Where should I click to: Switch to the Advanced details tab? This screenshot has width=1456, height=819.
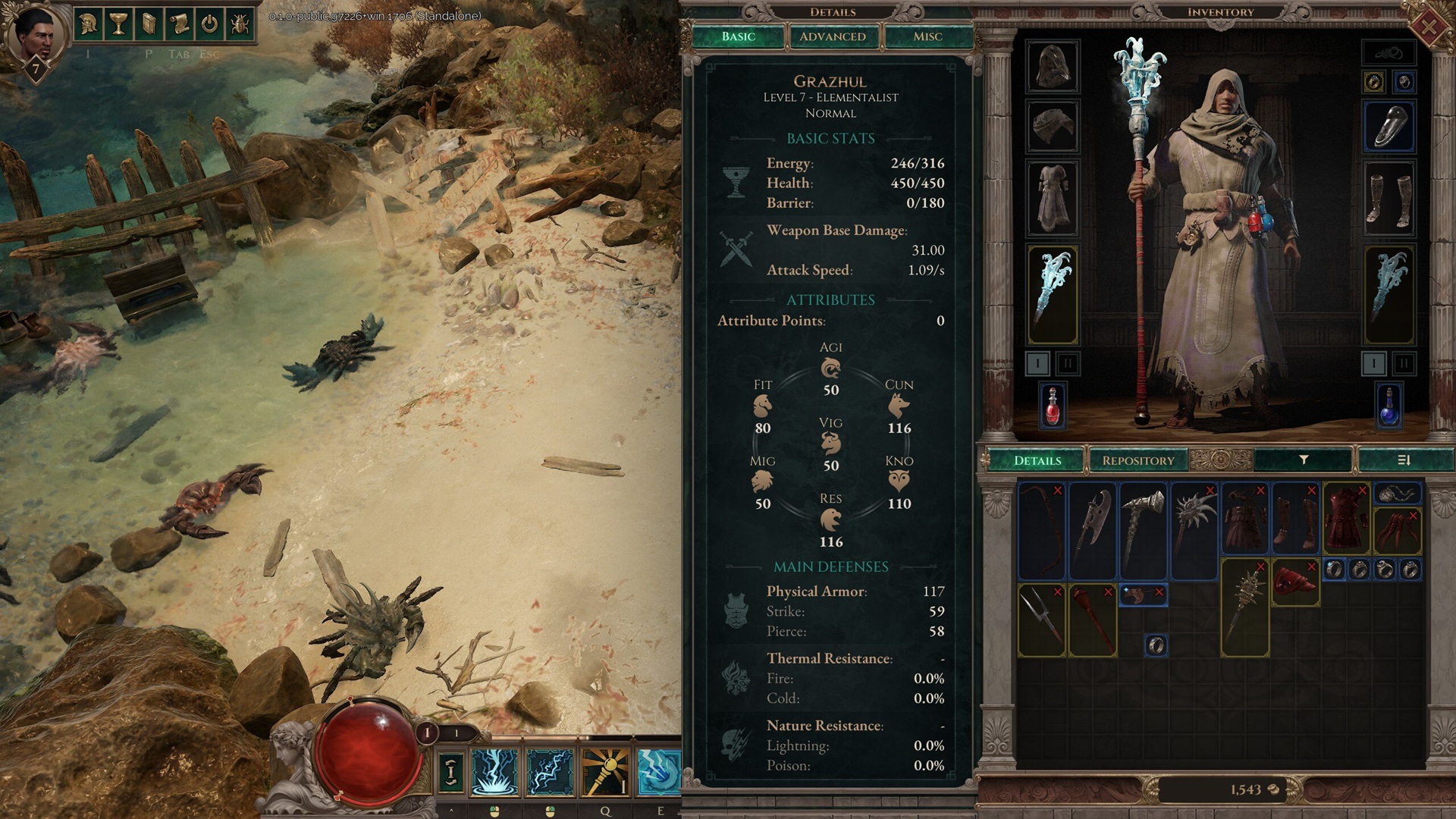[x=832, y=36]
